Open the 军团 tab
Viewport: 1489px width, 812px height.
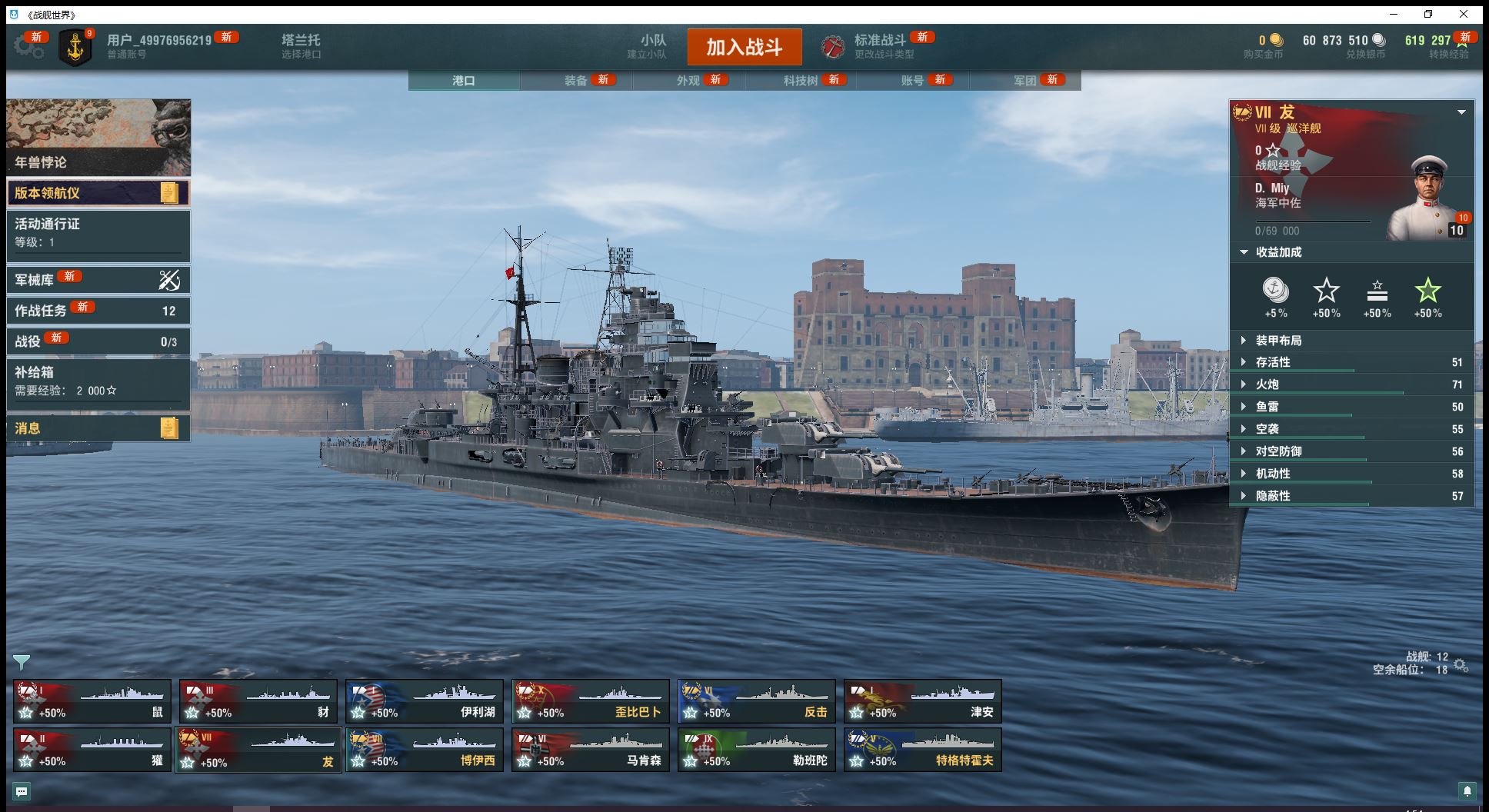(x=1025, y=81)
